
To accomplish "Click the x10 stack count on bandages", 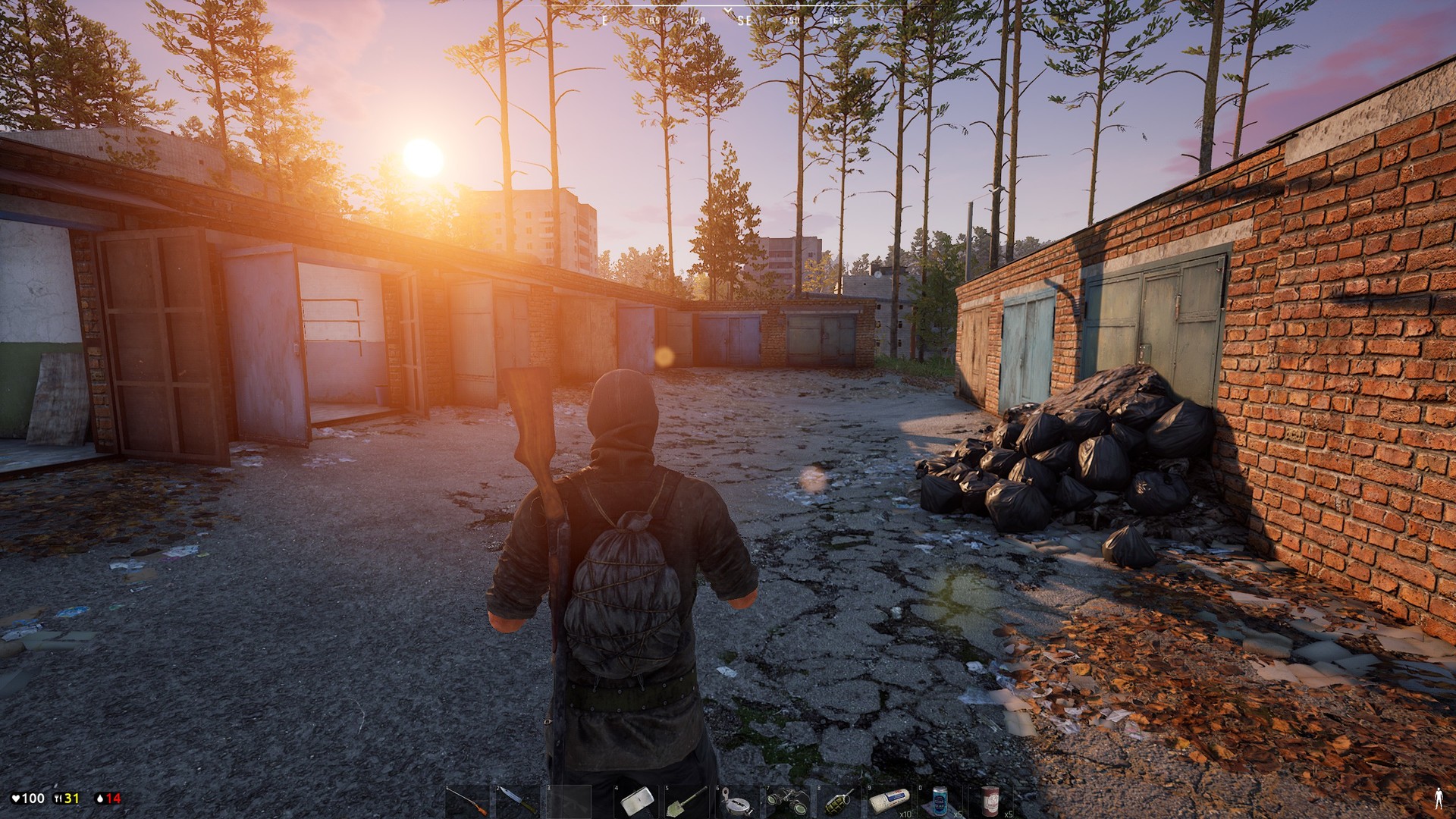I will click(905, 814).
